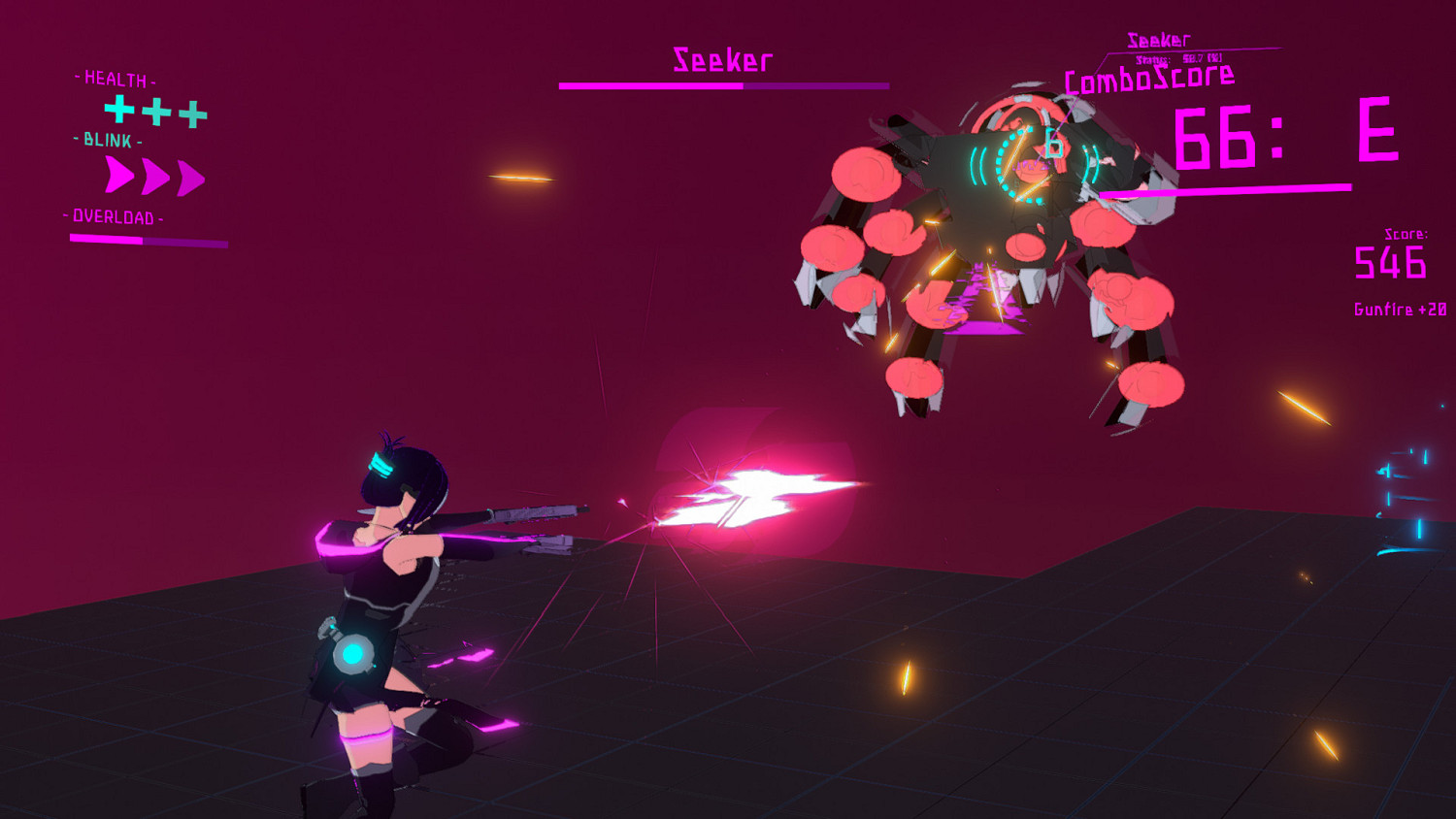1456x819 pixels.
Task: Select the rightmost faded Health cross
Action: click(x=195, y=114)
